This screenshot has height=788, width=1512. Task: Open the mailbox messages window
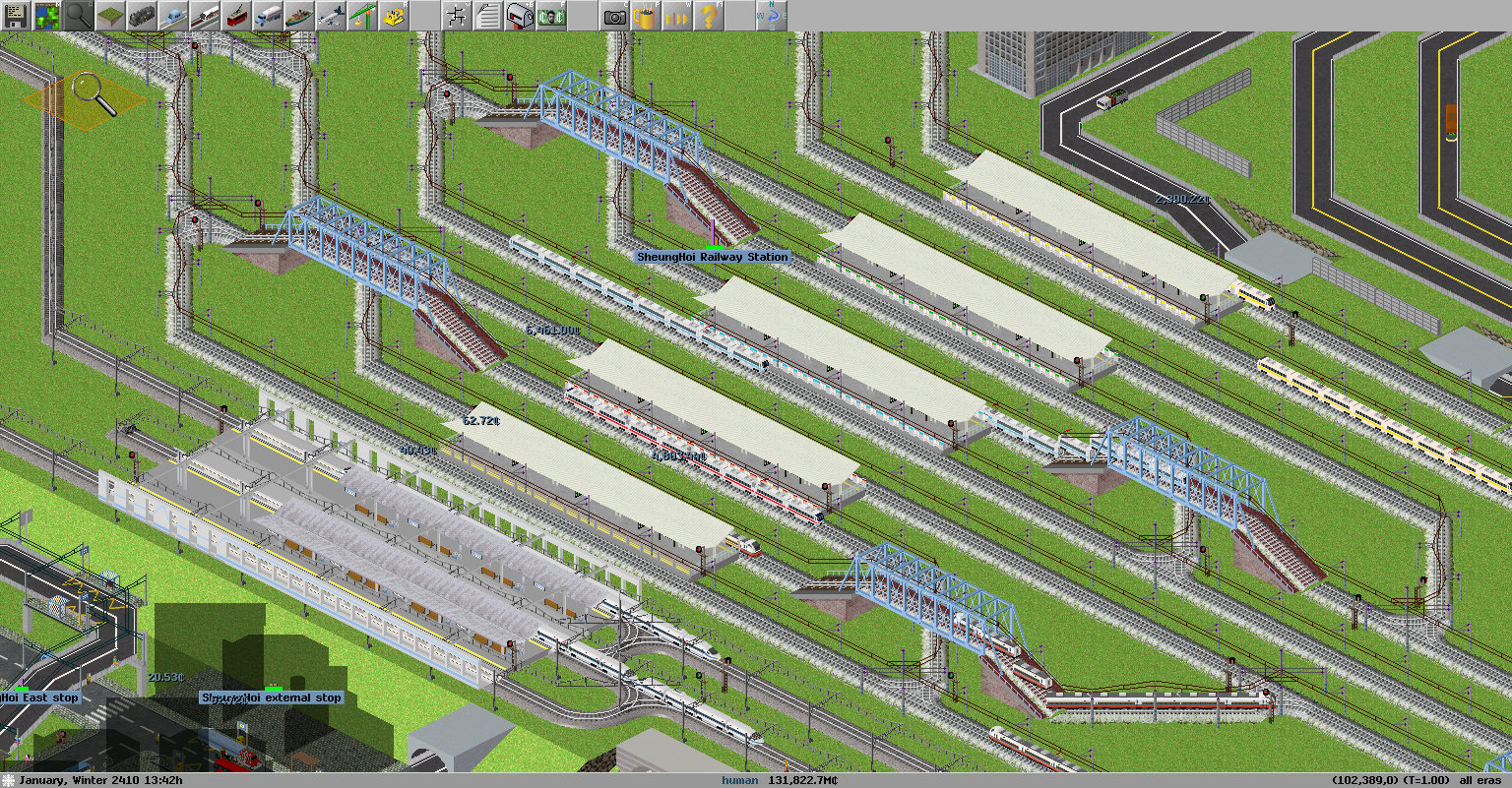(520, 16)
